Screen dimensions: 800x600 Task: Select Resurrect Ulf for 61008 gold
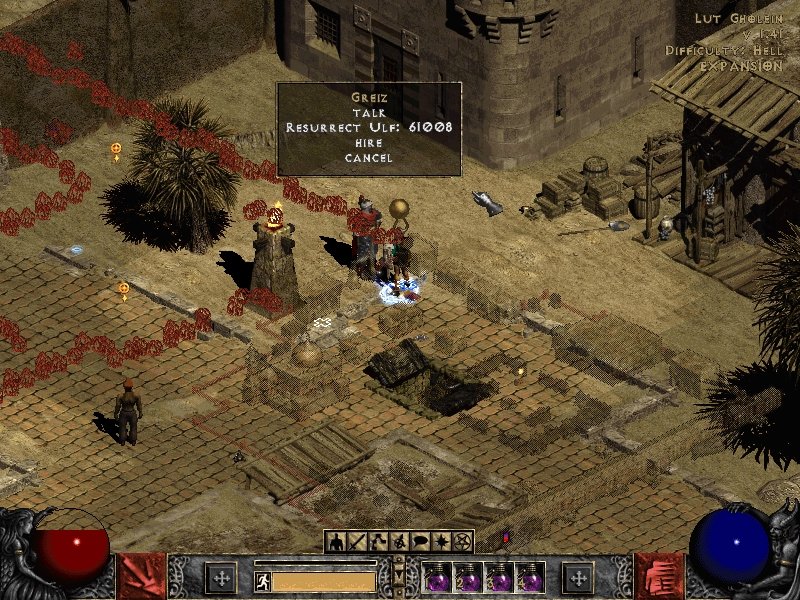(368, 128)
